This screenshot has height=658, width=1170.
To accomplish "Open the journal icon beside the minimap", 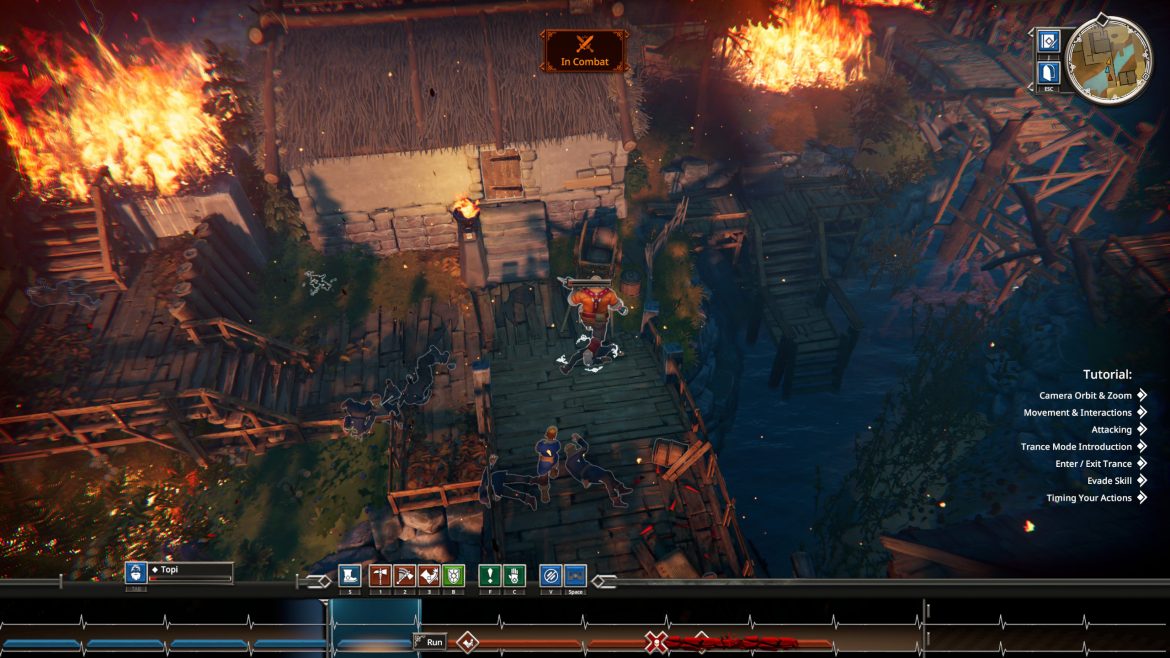I will (x=1049, y=41).
